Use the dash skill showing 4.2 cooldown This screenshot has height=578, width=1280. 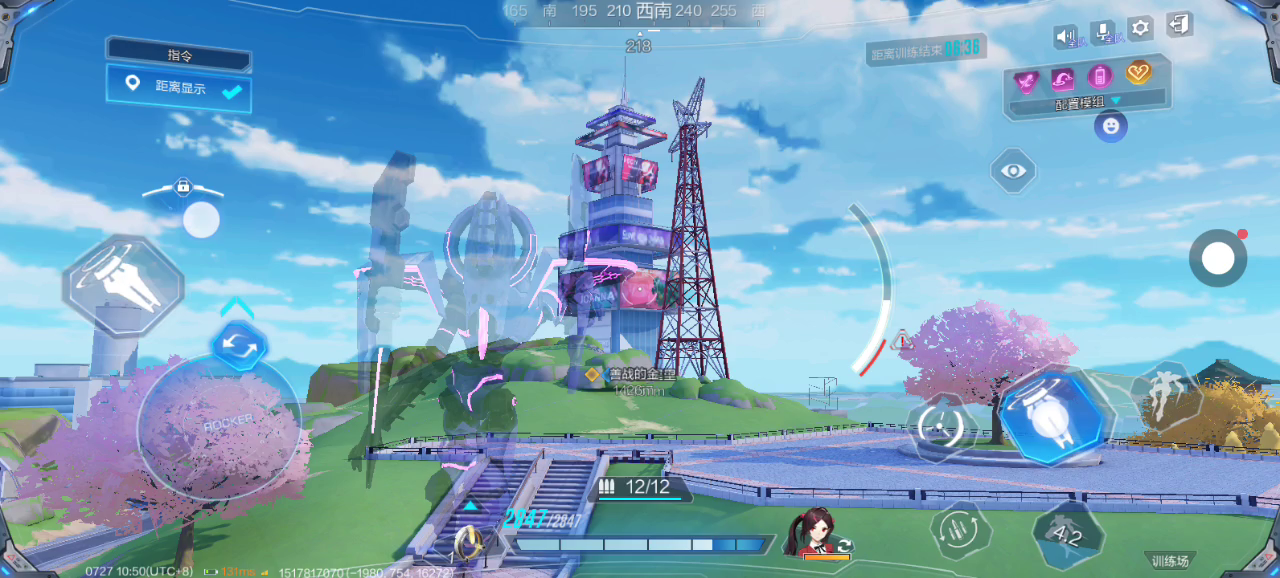(1068, 534)
